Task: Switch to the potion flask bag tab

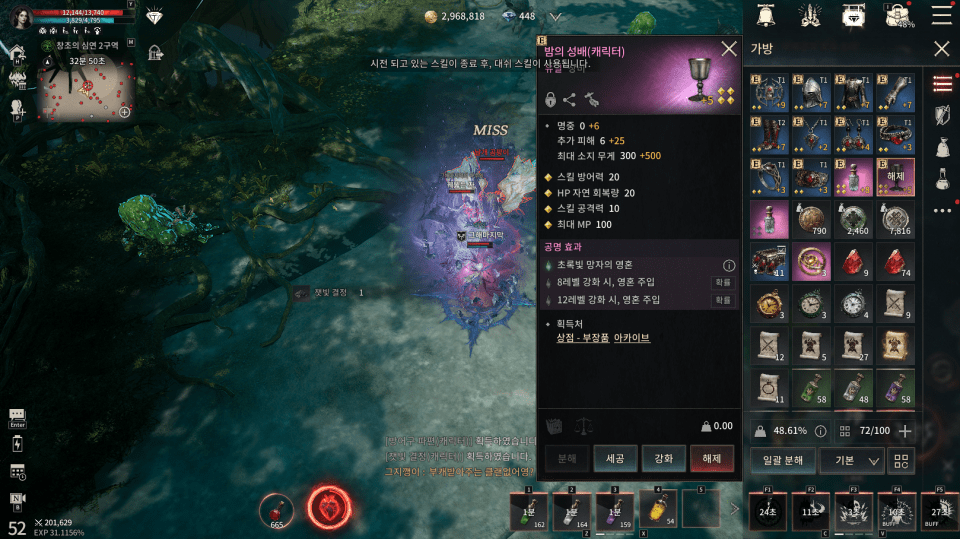Action: click(x=941, y=179)
